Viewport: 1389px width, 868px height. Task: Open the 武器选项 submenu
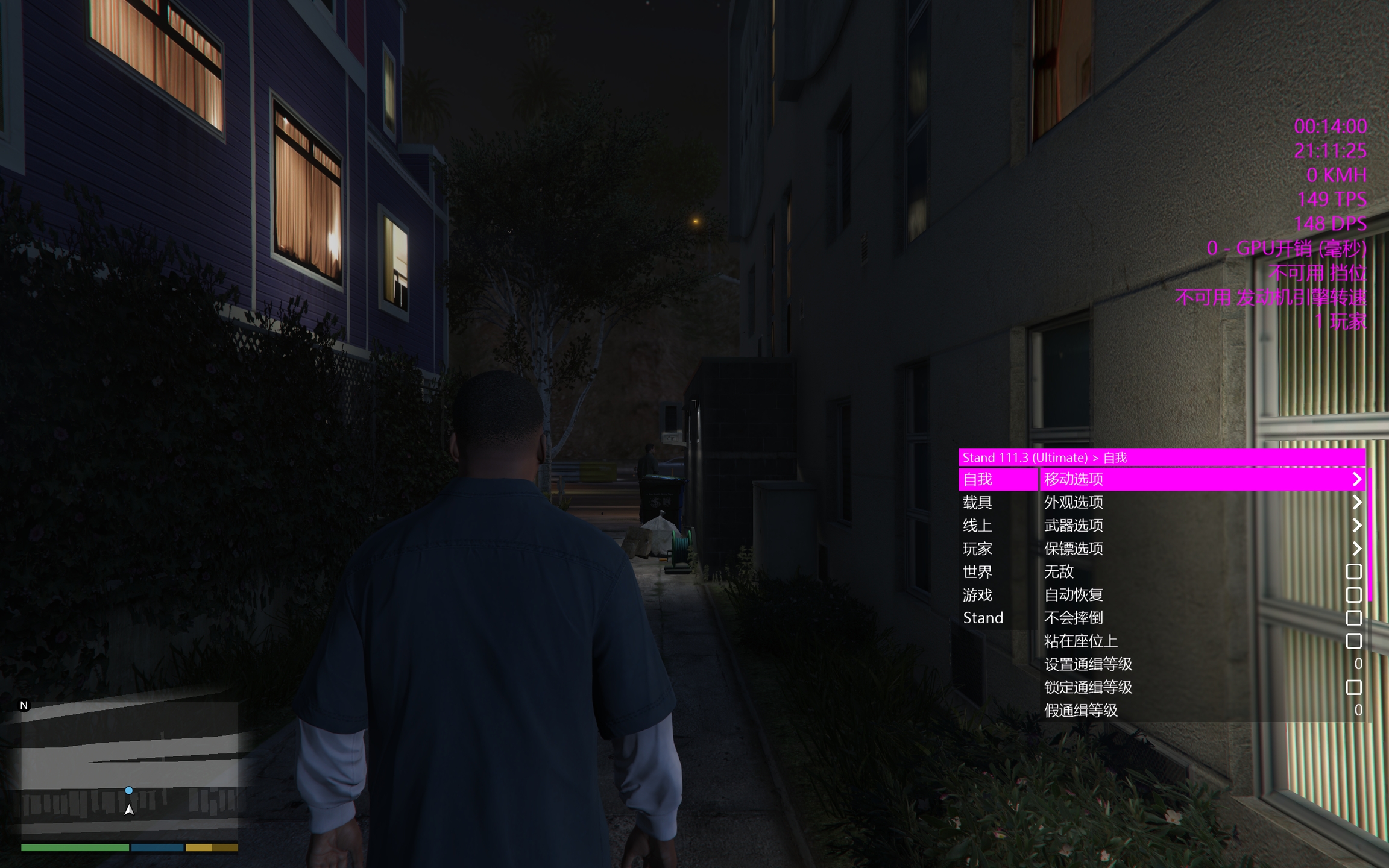point(1200,526)
